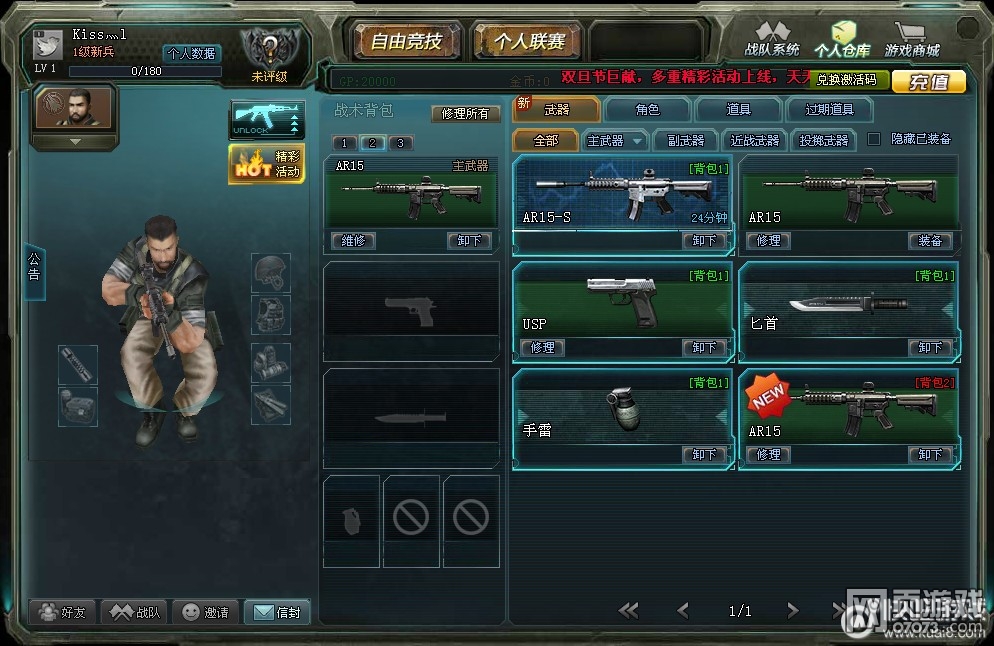
Task: Go to the 战队系统 clan system
Action: tap(771, 42)
